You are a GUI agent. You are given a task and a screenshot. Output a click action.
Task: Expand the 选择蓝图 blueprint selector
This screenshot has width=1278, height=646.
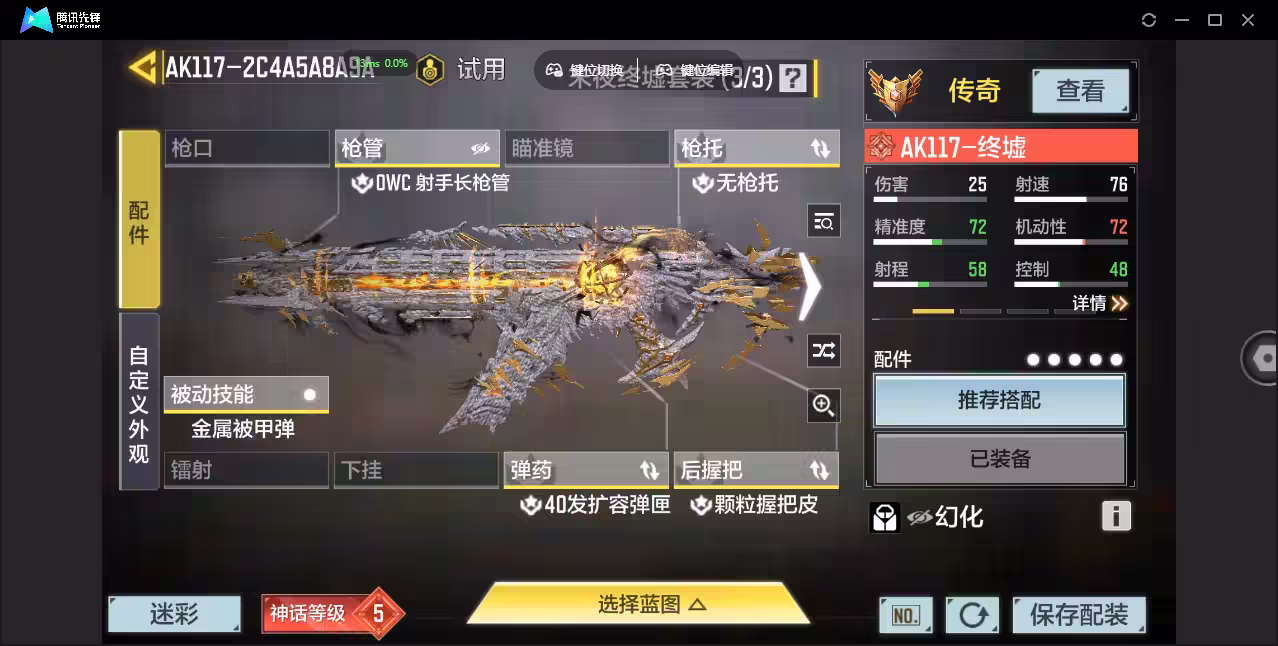tap(638, 604)
